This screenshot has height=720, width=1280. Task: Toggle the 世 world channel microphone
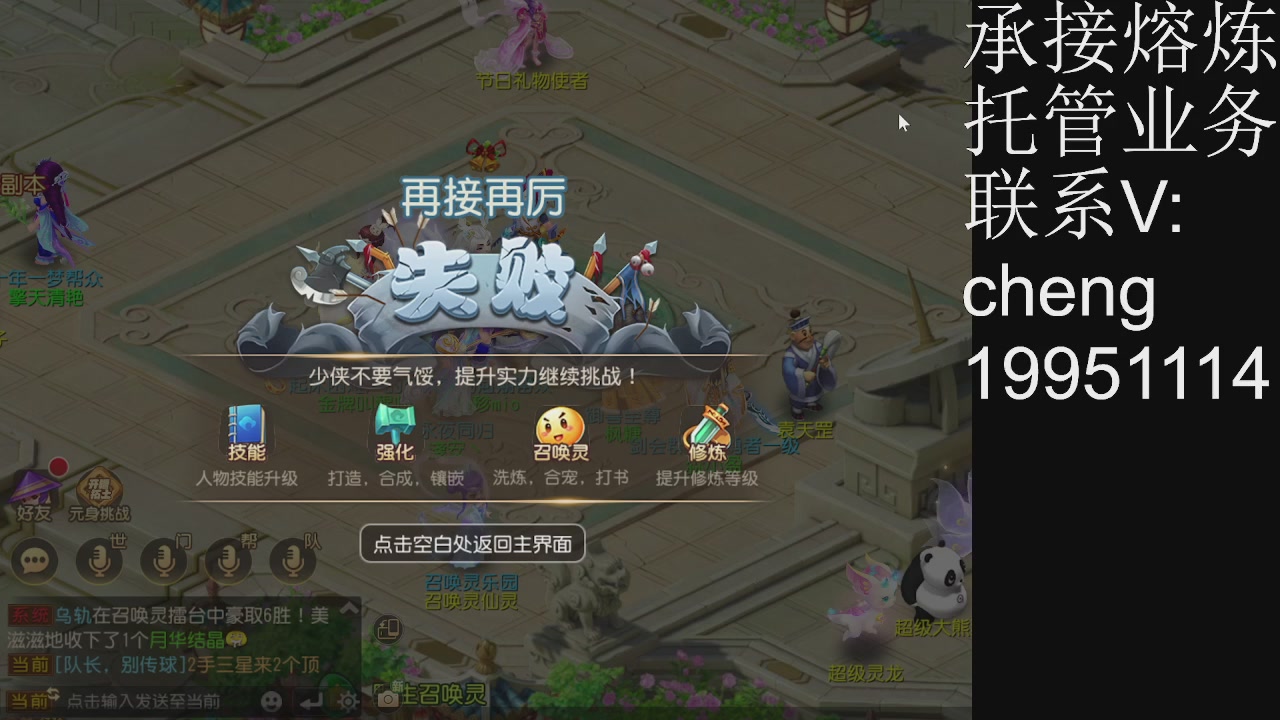(x=98, y=562)
